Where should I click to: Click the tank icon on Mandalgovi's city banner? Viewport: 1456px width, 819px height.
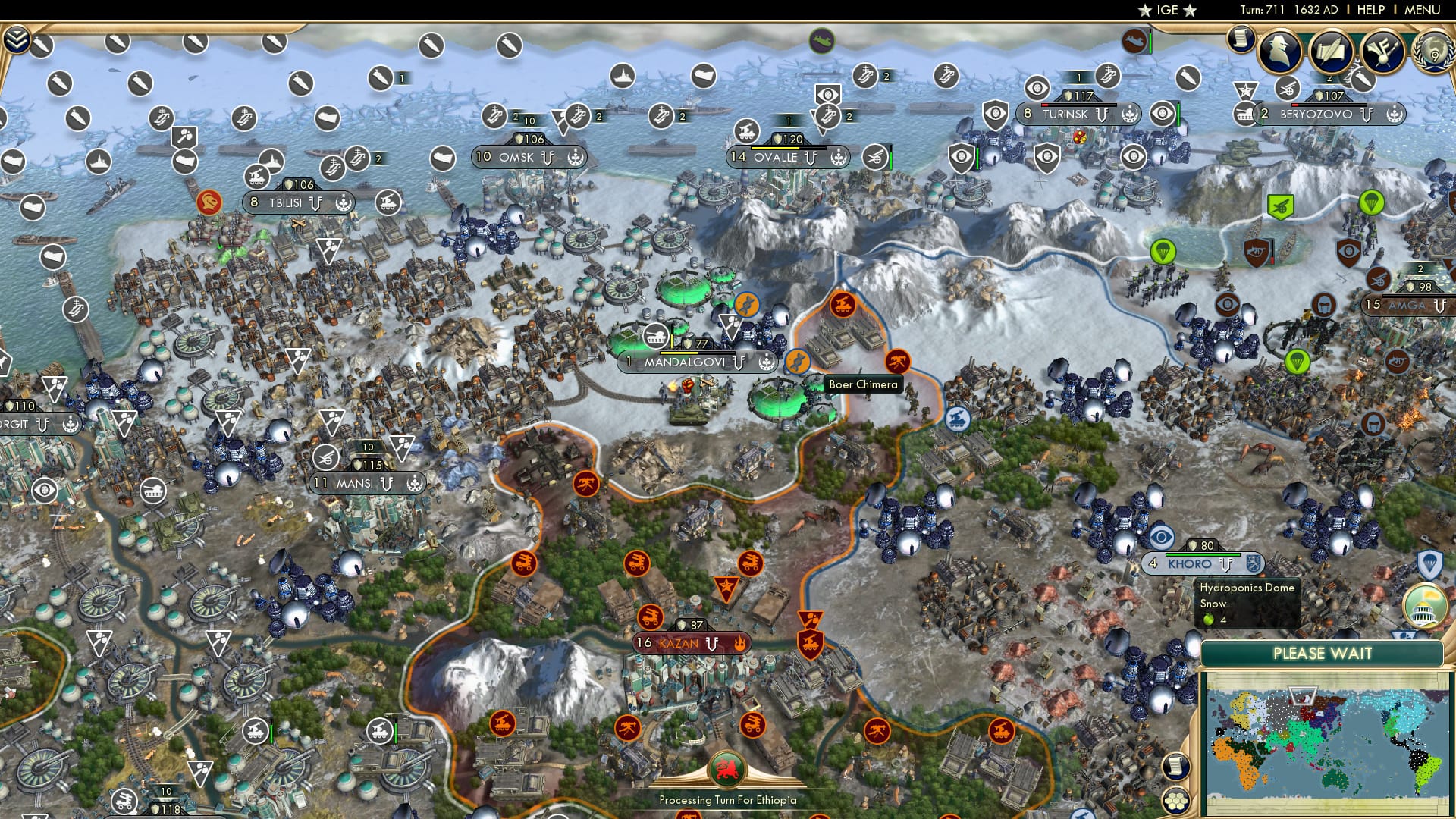(654, 337)
